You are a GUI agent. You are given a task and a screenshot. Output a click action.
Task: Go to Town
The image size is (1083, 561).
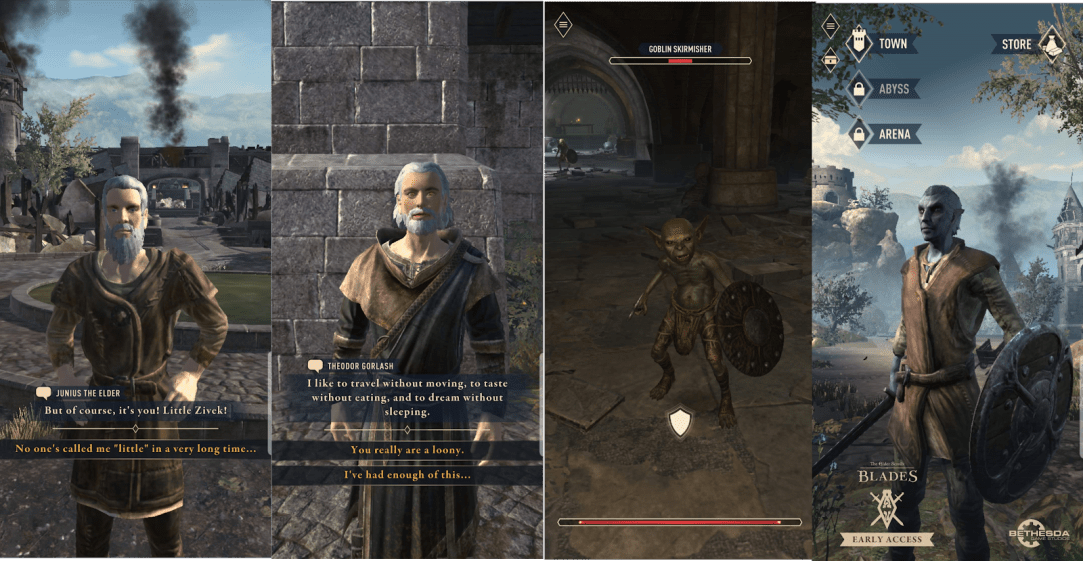[880, 44]
